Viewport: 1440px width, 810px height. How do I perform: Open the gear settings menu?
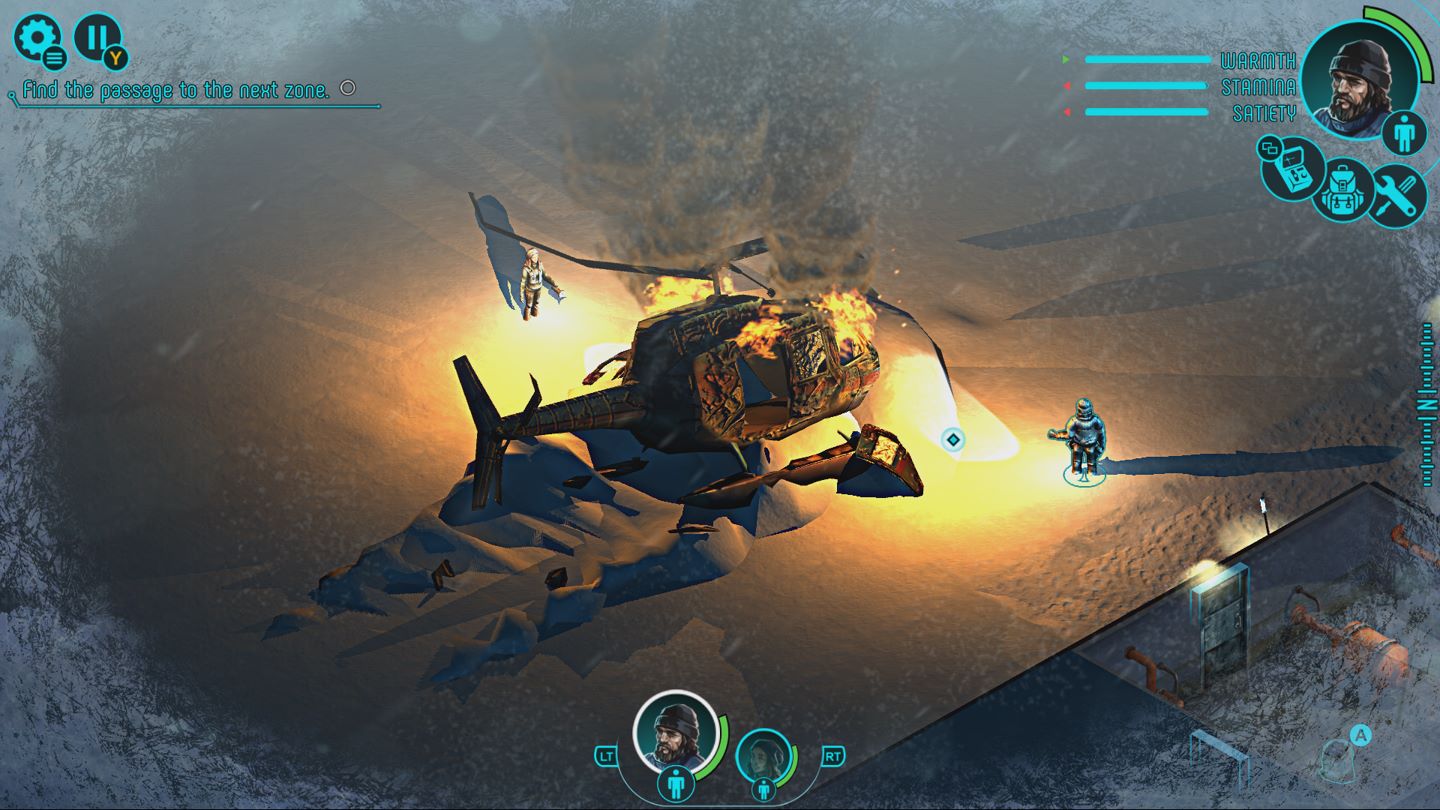coord(36,37)
